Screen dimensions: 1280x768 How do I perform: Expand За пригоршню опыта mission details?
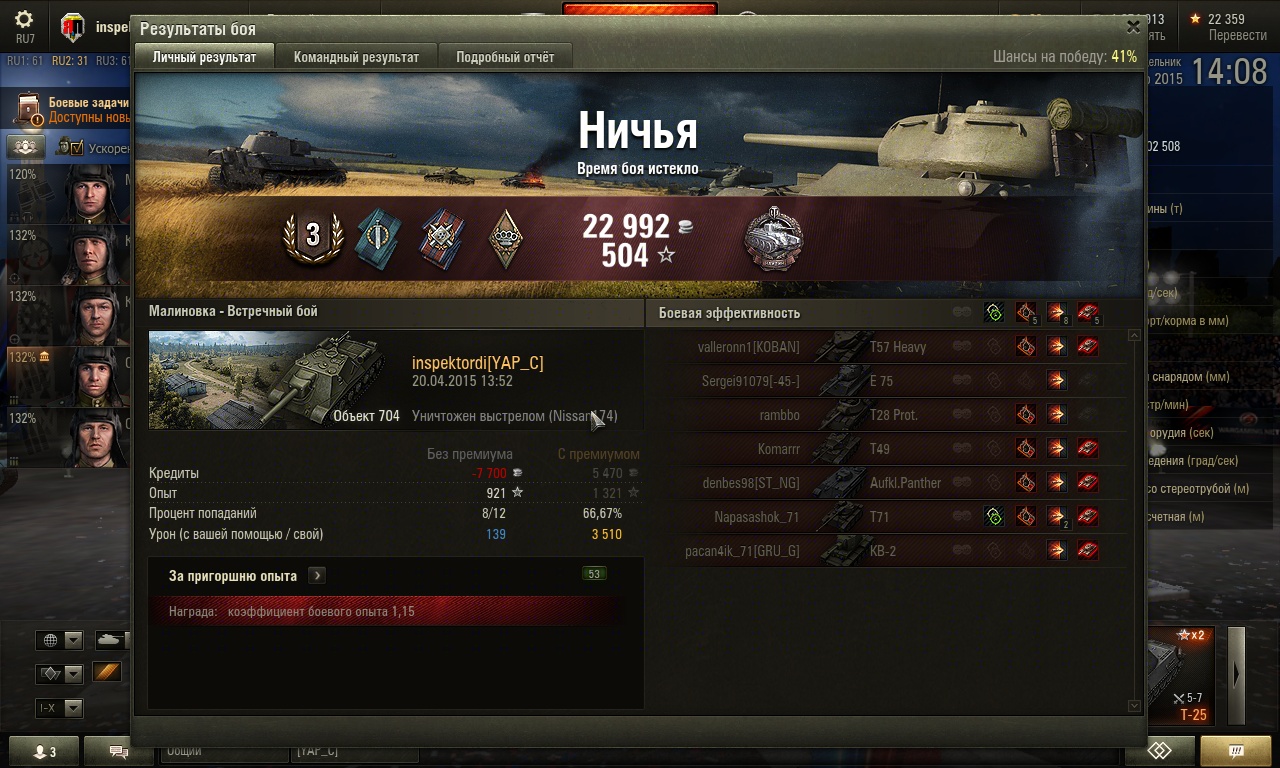[x=316, y=576]
